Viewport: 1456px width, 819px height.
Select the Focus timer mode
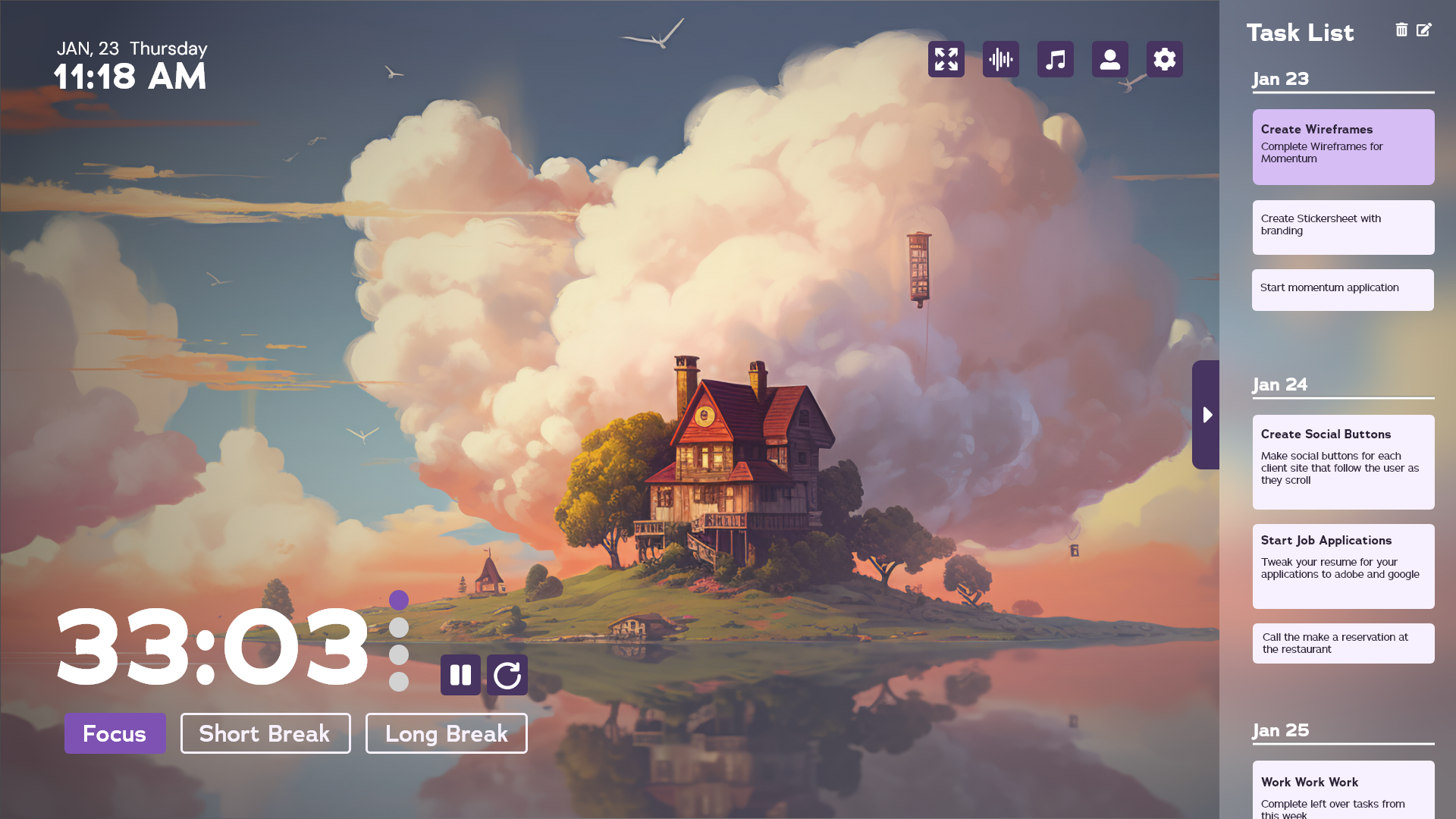point(115,733)
